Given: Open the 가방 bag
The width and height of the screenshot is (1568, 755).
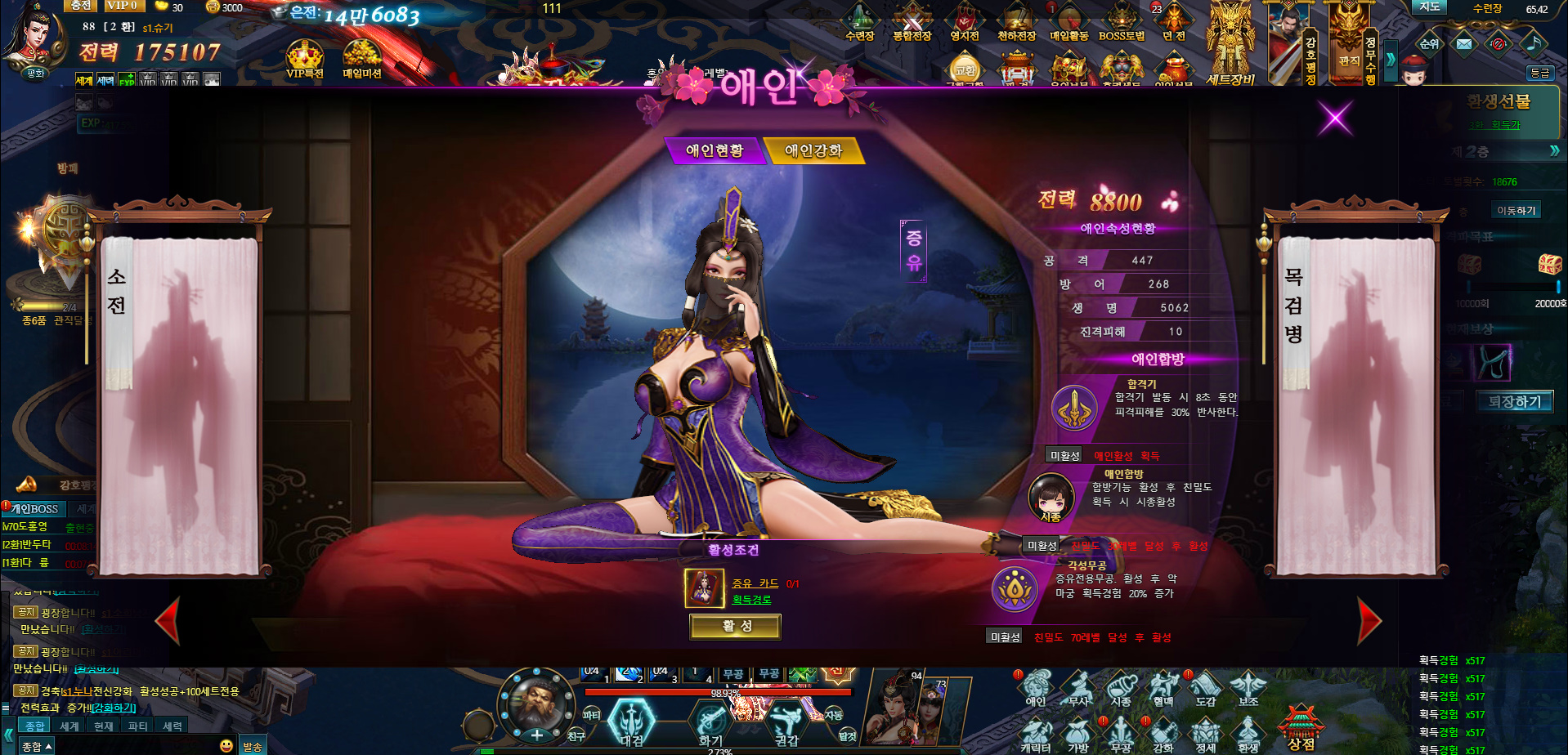Looking at the screenshot, I should coord(1078,733).
